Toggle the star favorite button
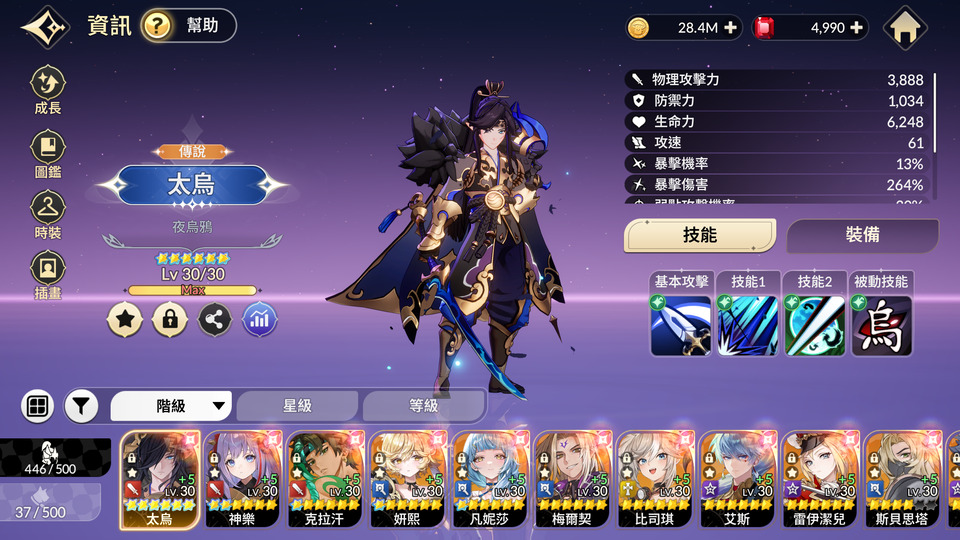The height and width of the screenshot is (540, 960). click(125, 319)
